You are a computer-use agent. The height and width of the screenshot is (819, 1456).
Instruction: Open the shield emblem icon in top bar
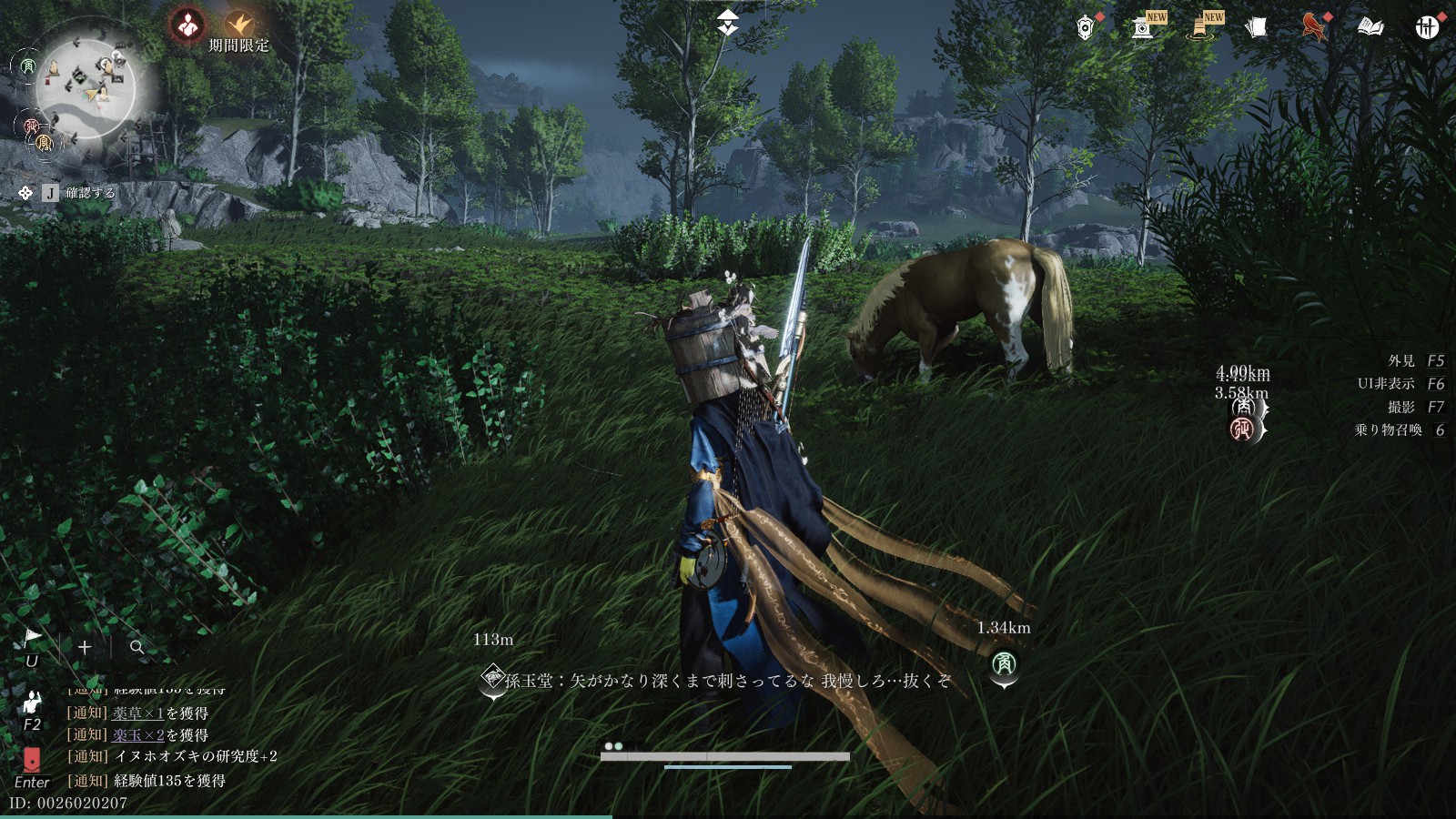click(x=1085, y=27)
